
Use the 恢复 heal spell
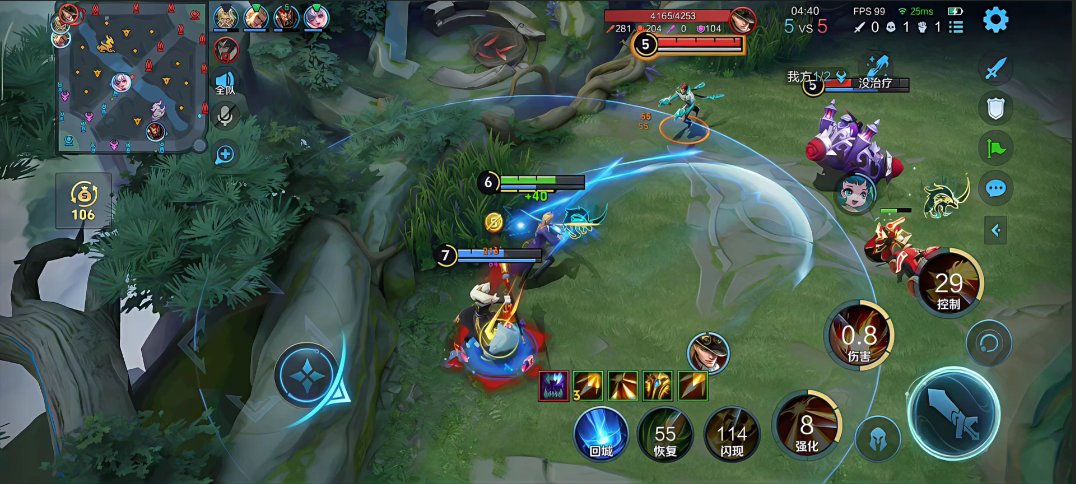665,434
